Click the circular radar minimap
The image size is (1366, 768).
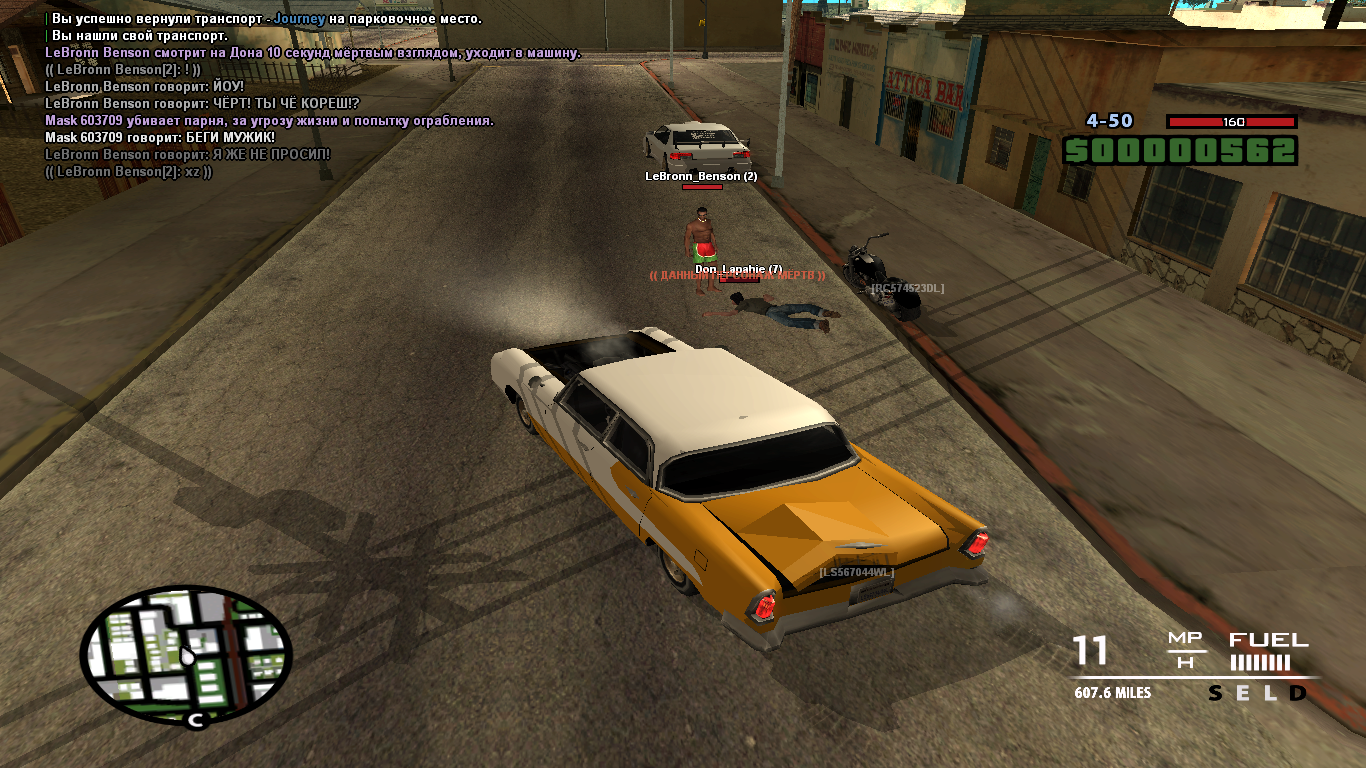[186, 655]
